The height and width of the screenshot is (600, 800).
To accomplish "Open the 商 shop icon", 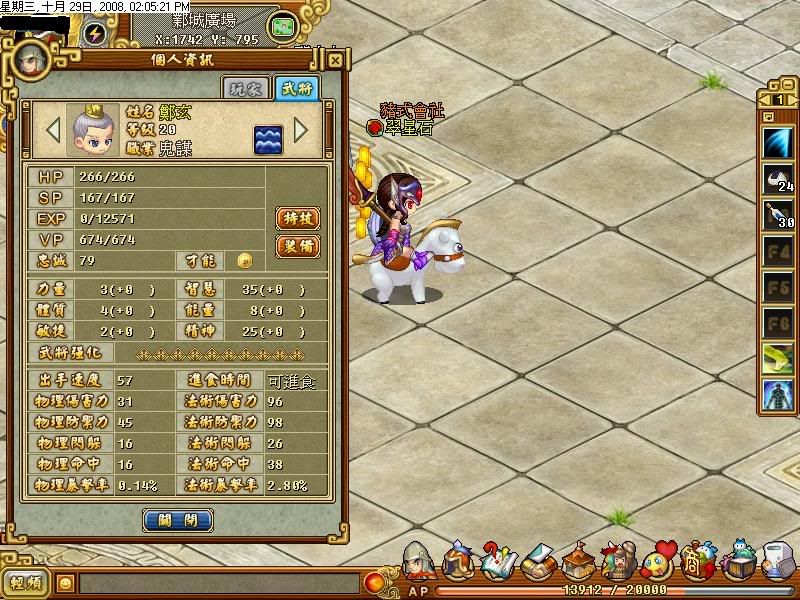I will (x=695, y=560).
